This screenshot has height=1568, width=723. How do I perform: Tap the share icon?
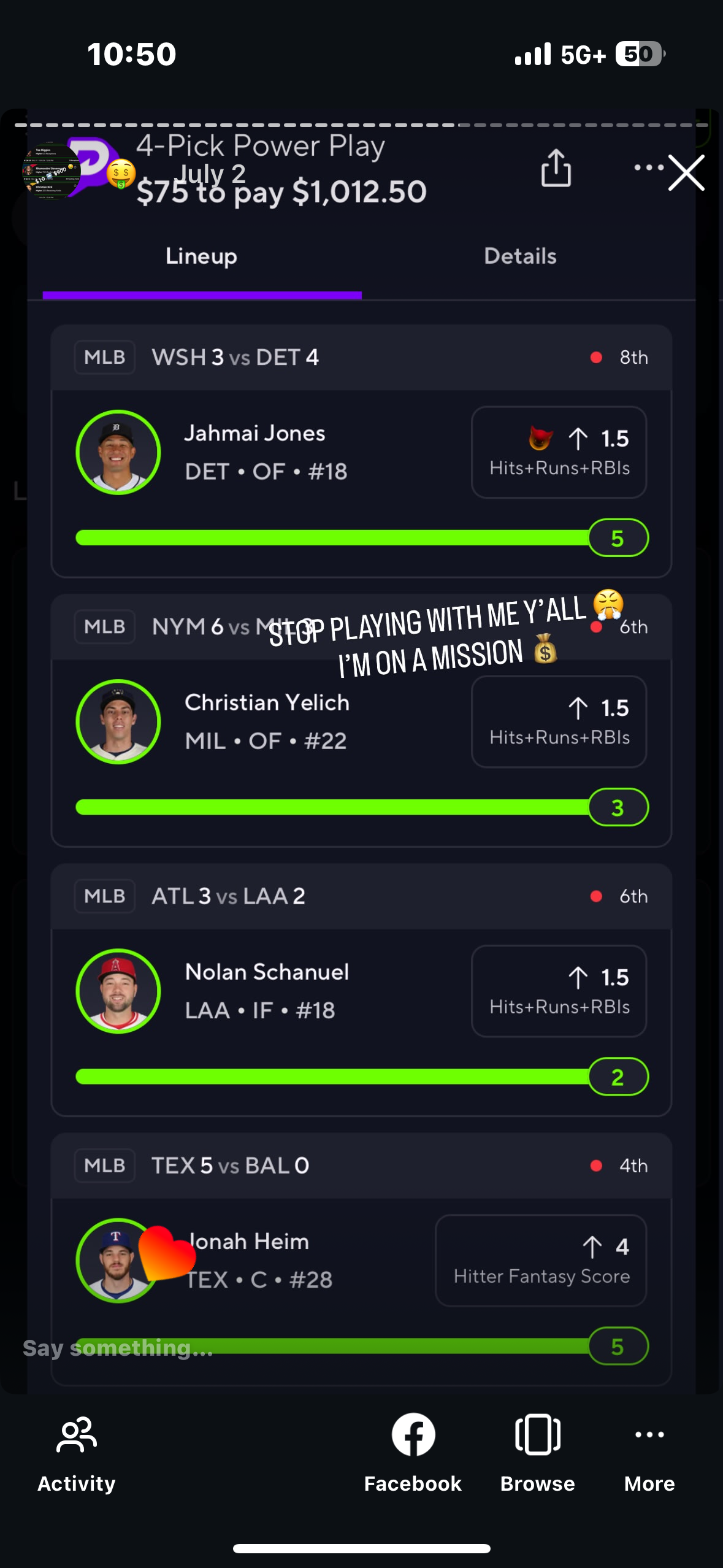pos(556,168)
